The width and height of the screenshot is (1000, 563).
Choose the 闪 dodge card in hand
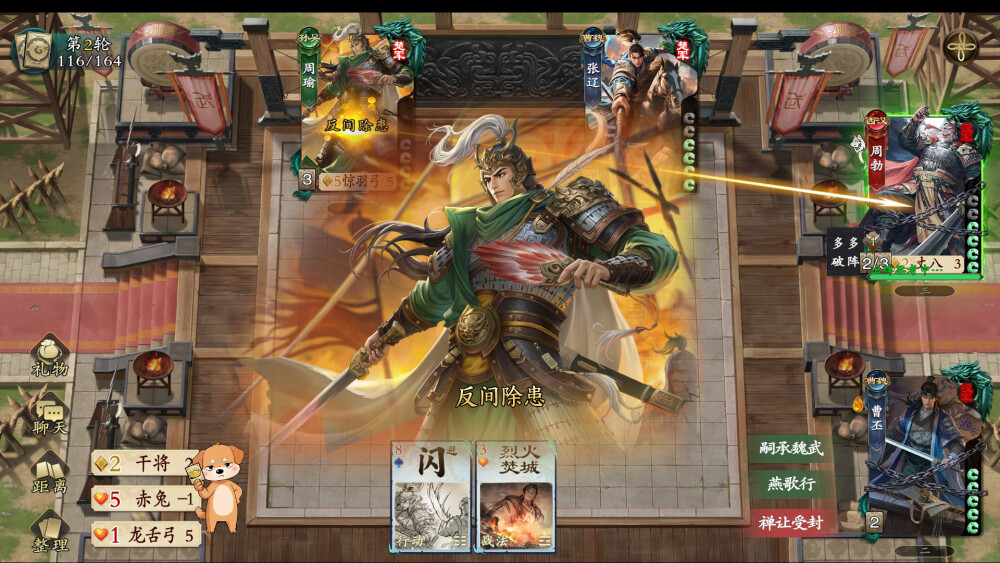pyautogui.click(x=431, y=495)
